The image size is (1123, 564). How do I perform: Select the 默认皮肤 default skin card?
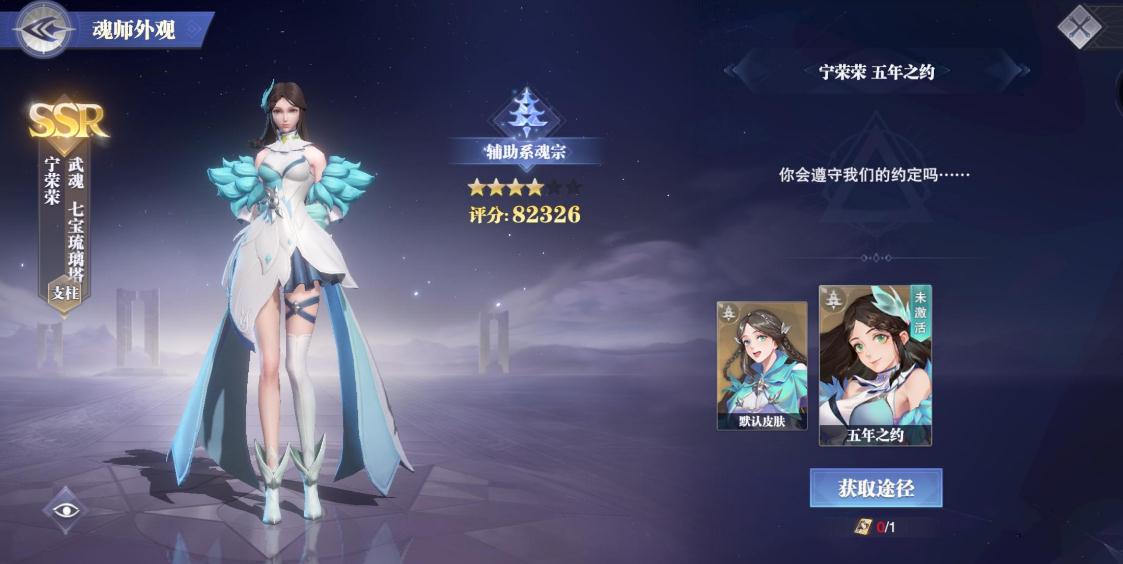761,365
